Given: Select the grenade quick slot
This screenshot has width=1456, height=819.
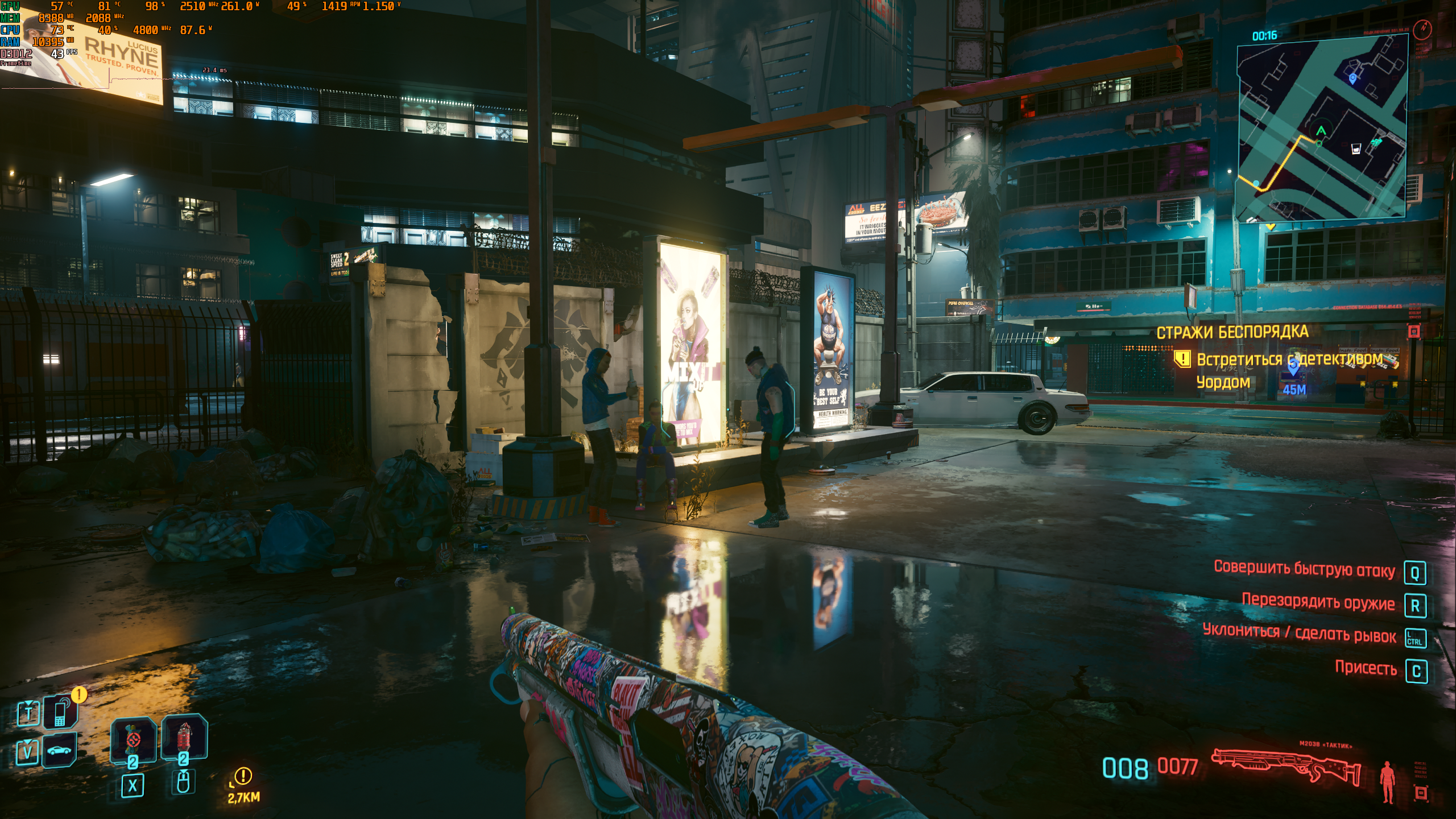Looking at the screenshot, I should pos(133,739).
